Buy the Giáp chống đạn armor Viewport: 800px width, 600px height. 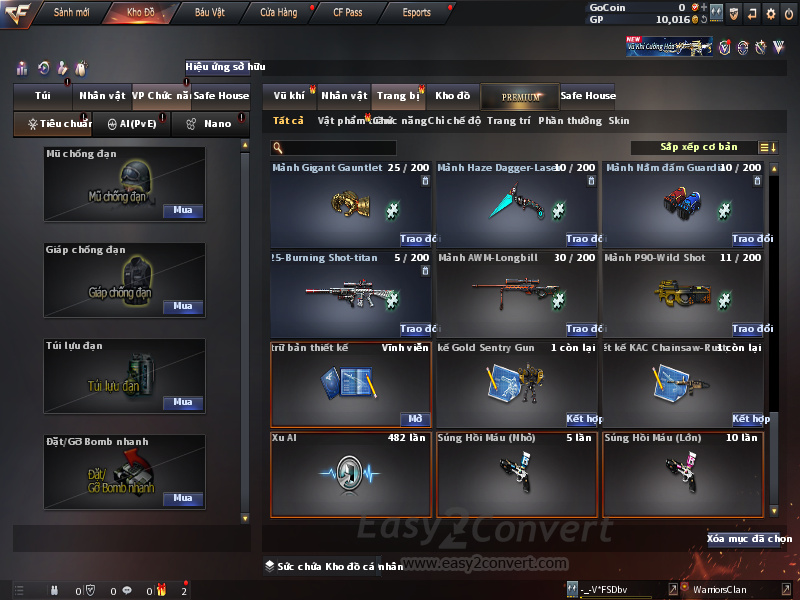pyautogui.click(x=183, y=306)
